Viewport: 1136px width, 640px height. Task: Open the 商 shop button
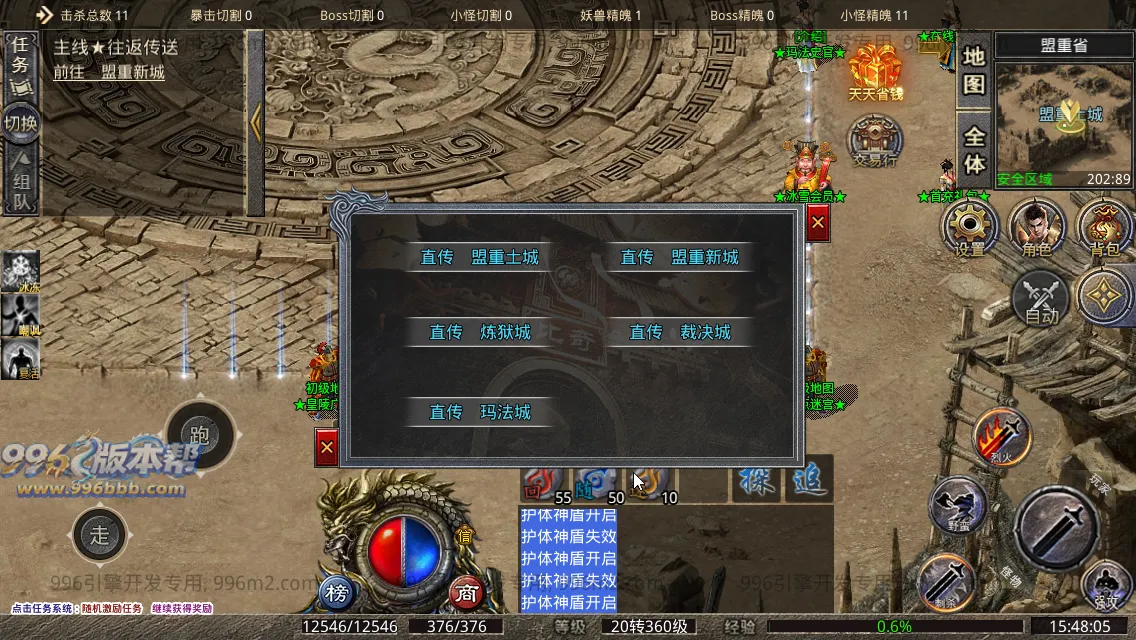(x=465, y=593)
